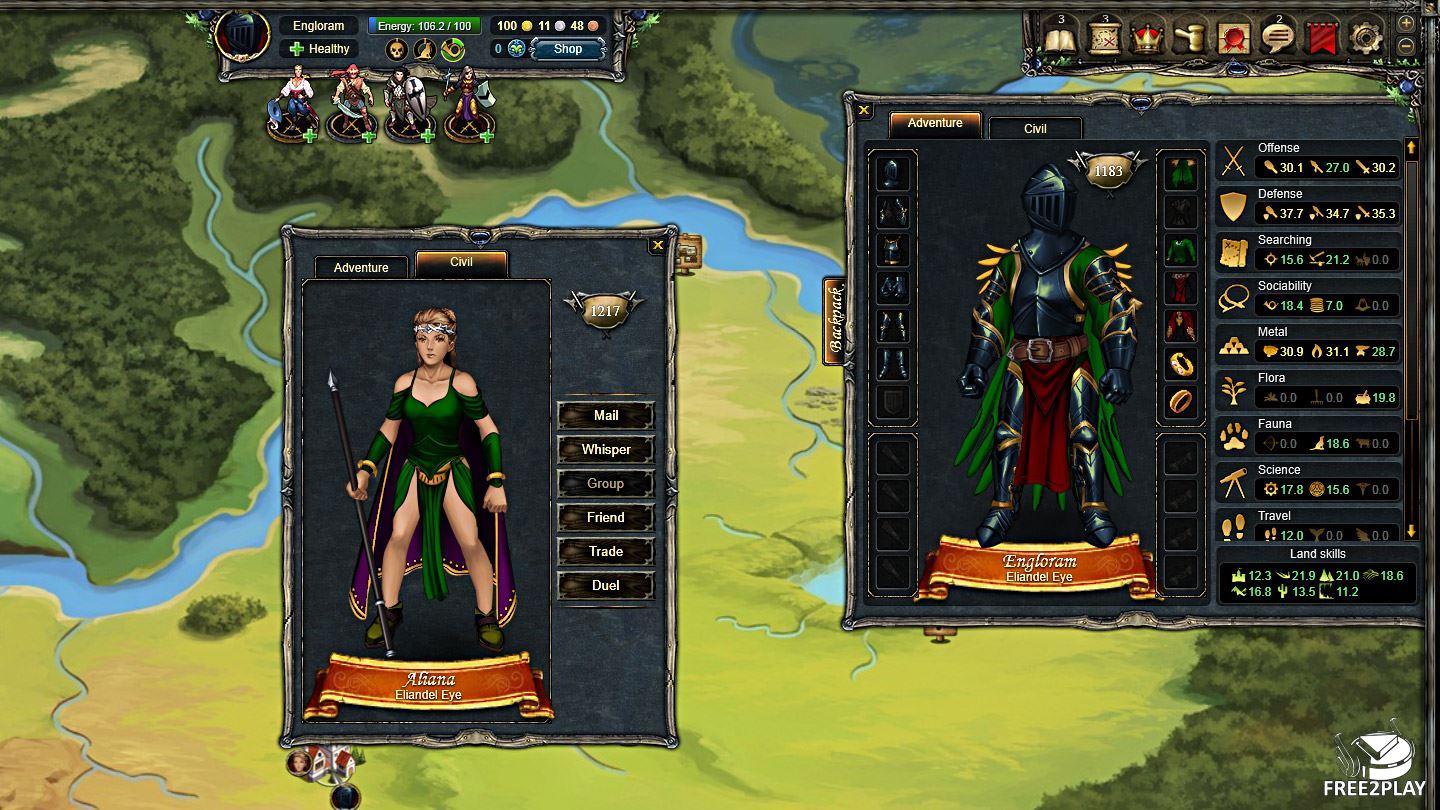Click Engloram's knight helmet portrait
The width and height of the screenshot is (1440, 810).
[242, 37]
